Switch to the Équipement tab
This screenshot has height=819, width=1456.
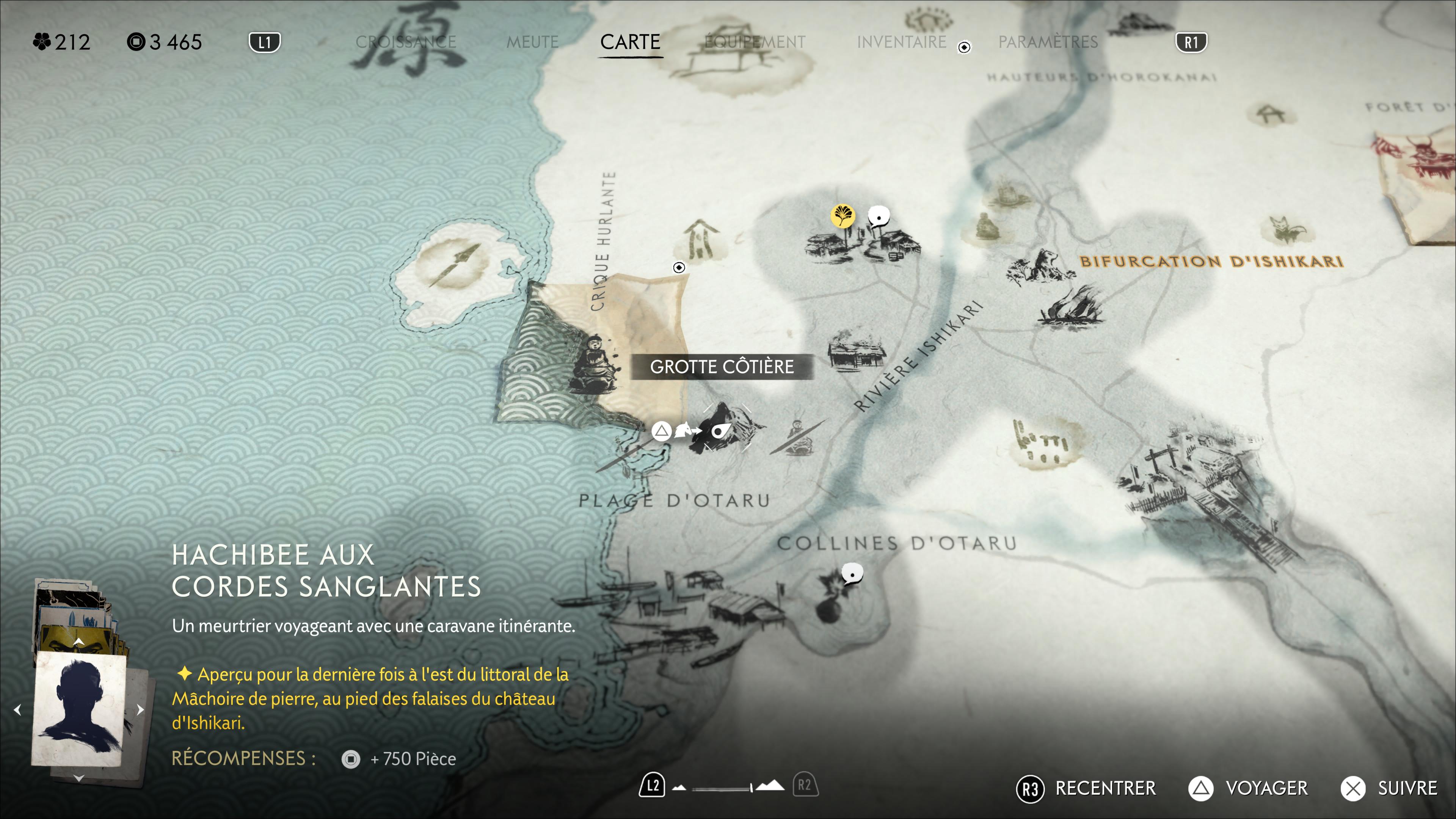(x=755, y=42)
